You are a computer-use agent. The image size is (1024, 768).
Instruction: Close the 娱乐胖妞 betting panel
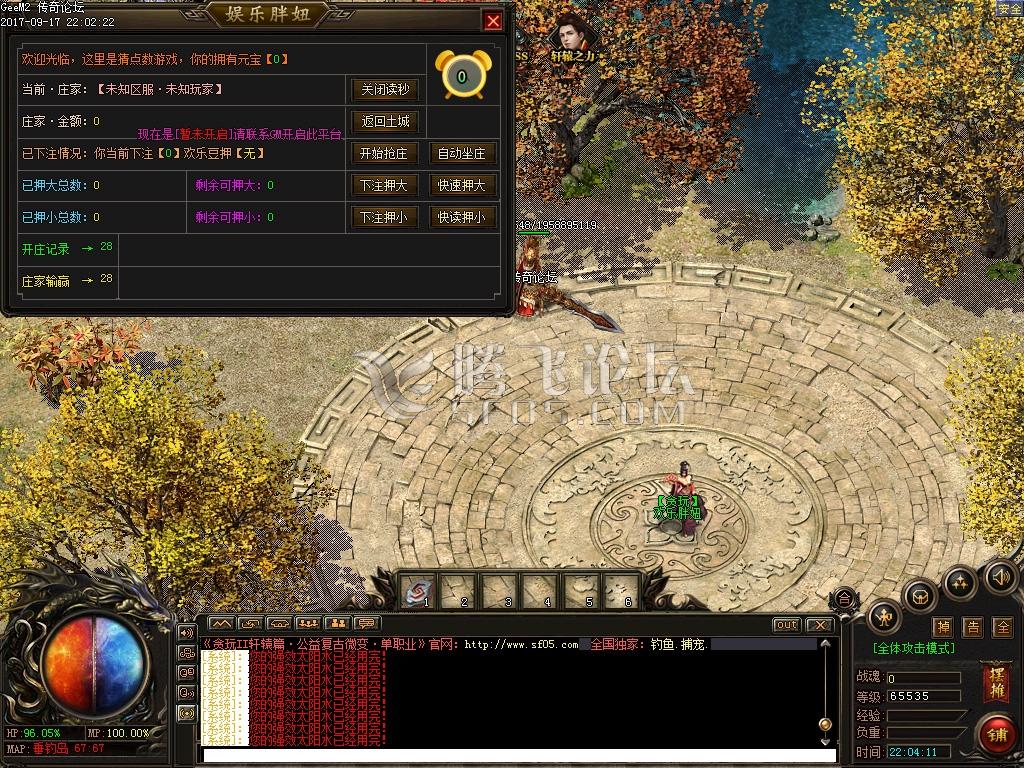(x=492, y=21)
